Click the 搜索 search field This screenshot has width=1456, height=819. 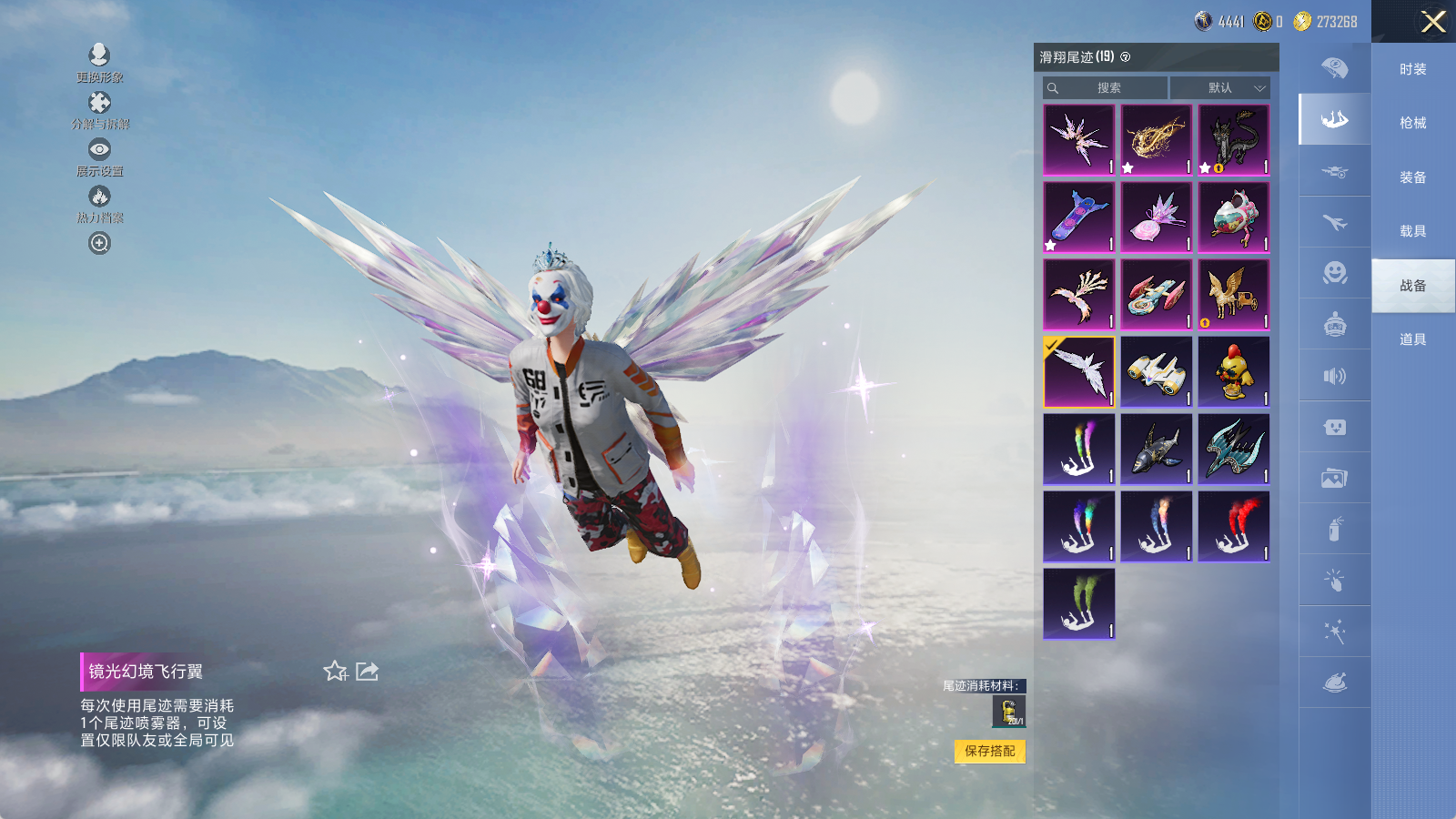pos(1106,88)
